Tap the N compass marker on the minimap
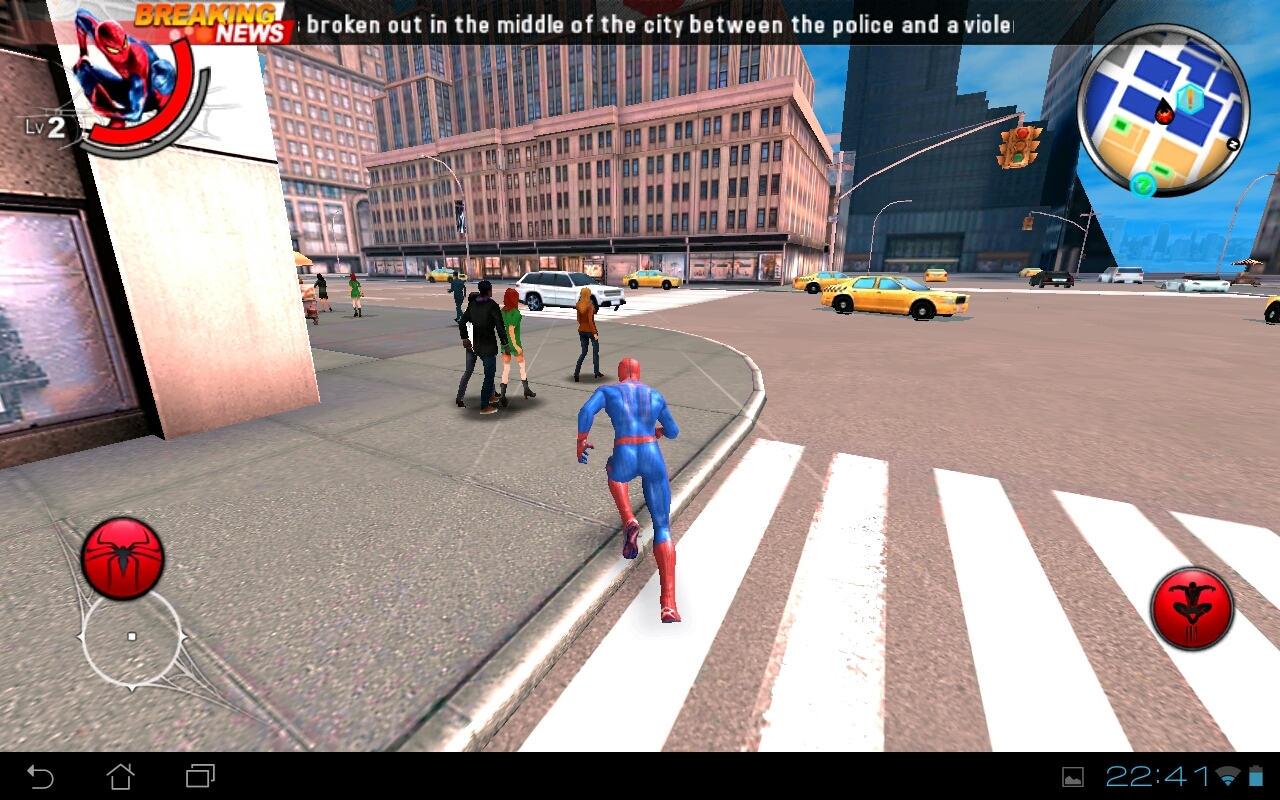1280x800 pixels. click(x=1233, y=144)
